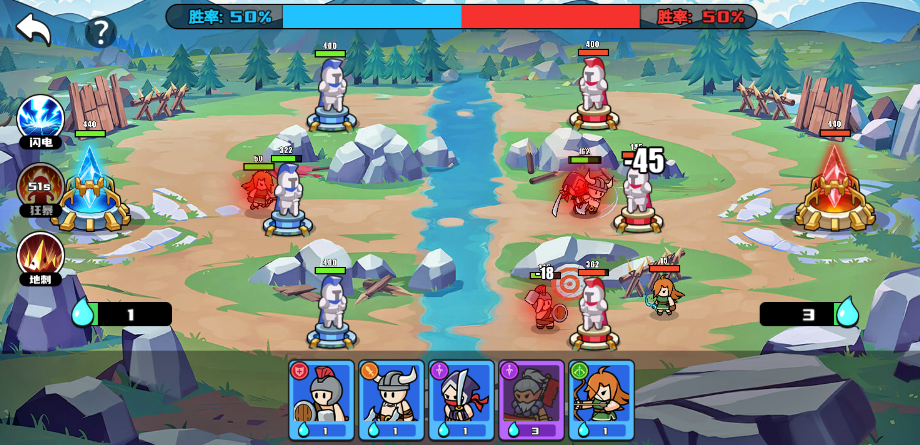920x445 pixels.
Task: Activate the 狂暴 berserk skill on cooldown
Action: click(40, 187)
